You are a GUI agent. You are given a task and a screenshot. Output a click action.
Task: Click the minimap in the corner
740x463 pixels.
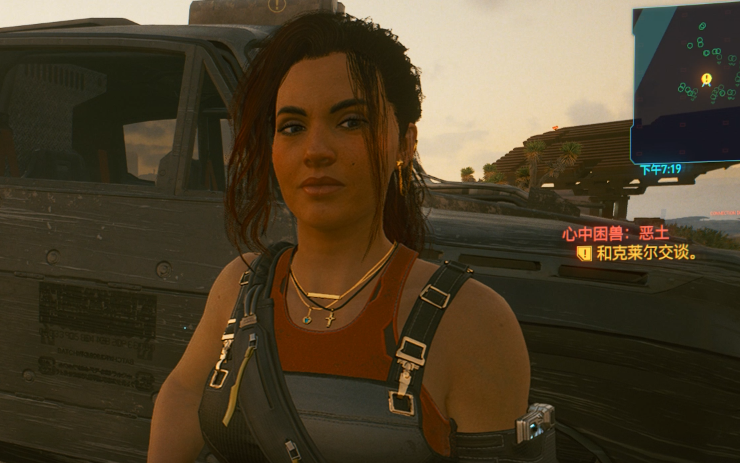pos(685,80)
